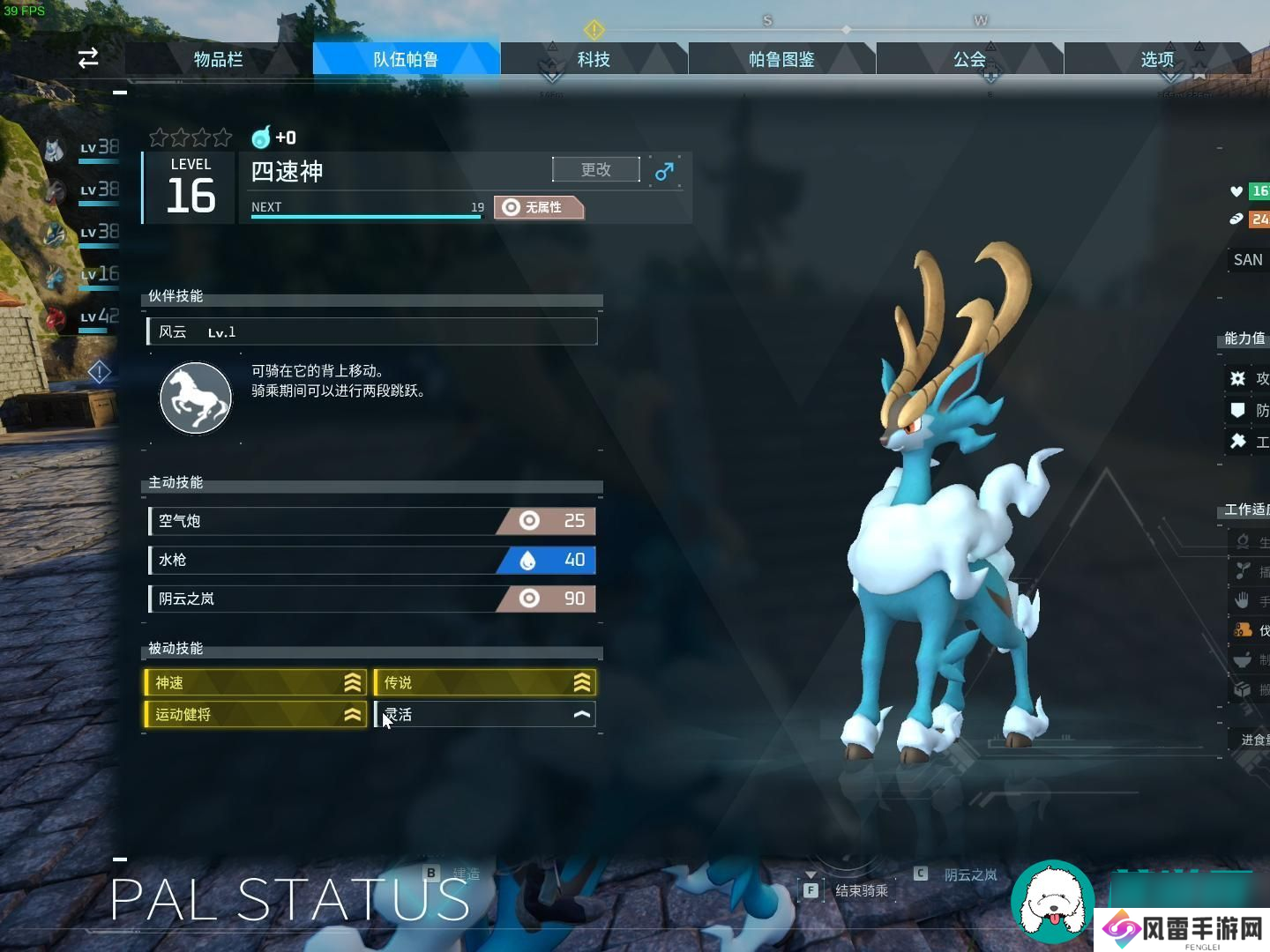Select the 神速 passive skill
Screen dimensions: 1270x952
(x=255, y=682)
